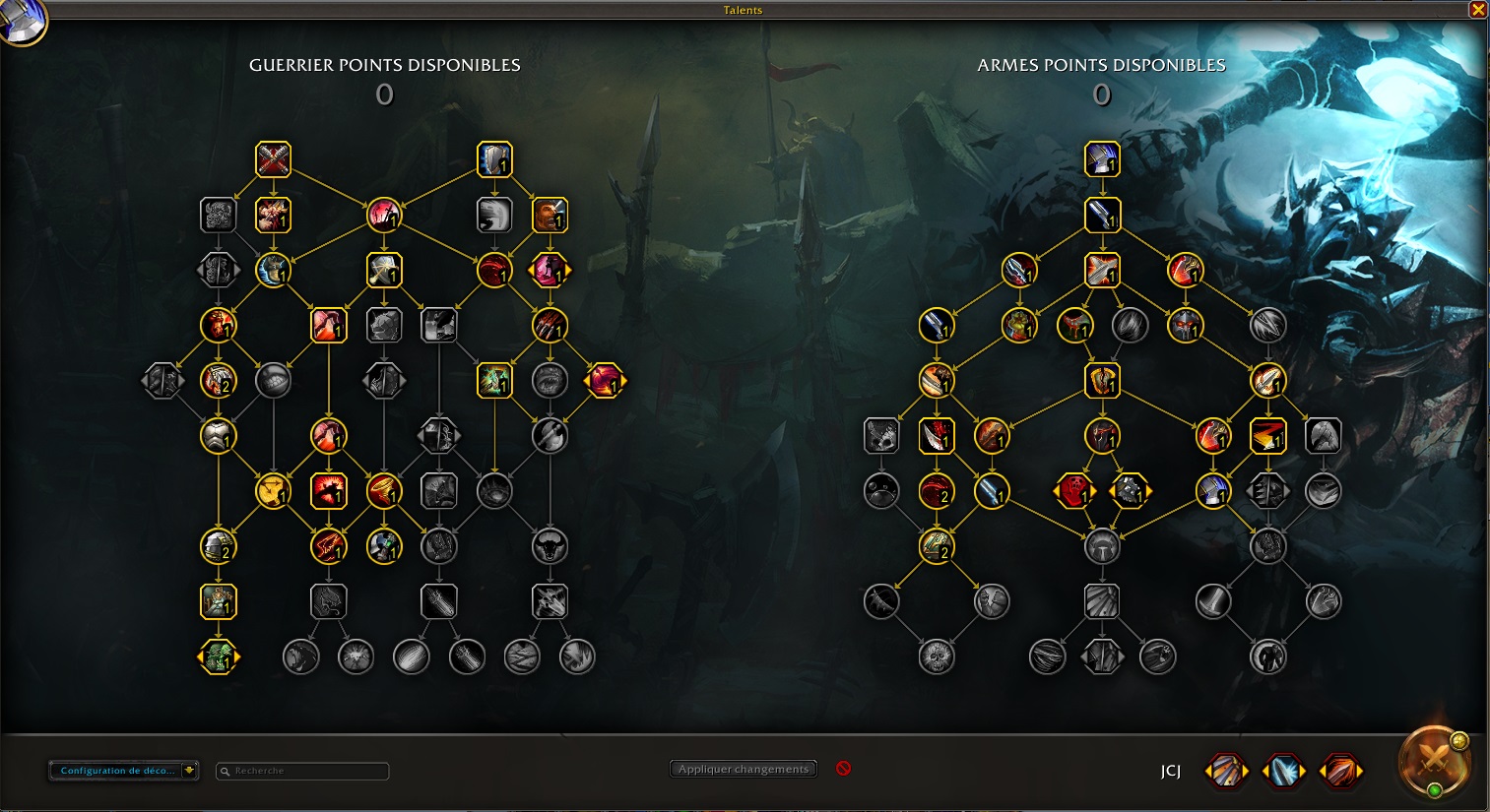The width and height of the screenshot is (1490, 812).
Task: Select the blue-glowing JCJ talent slot
Action: tap(1285, 771)
